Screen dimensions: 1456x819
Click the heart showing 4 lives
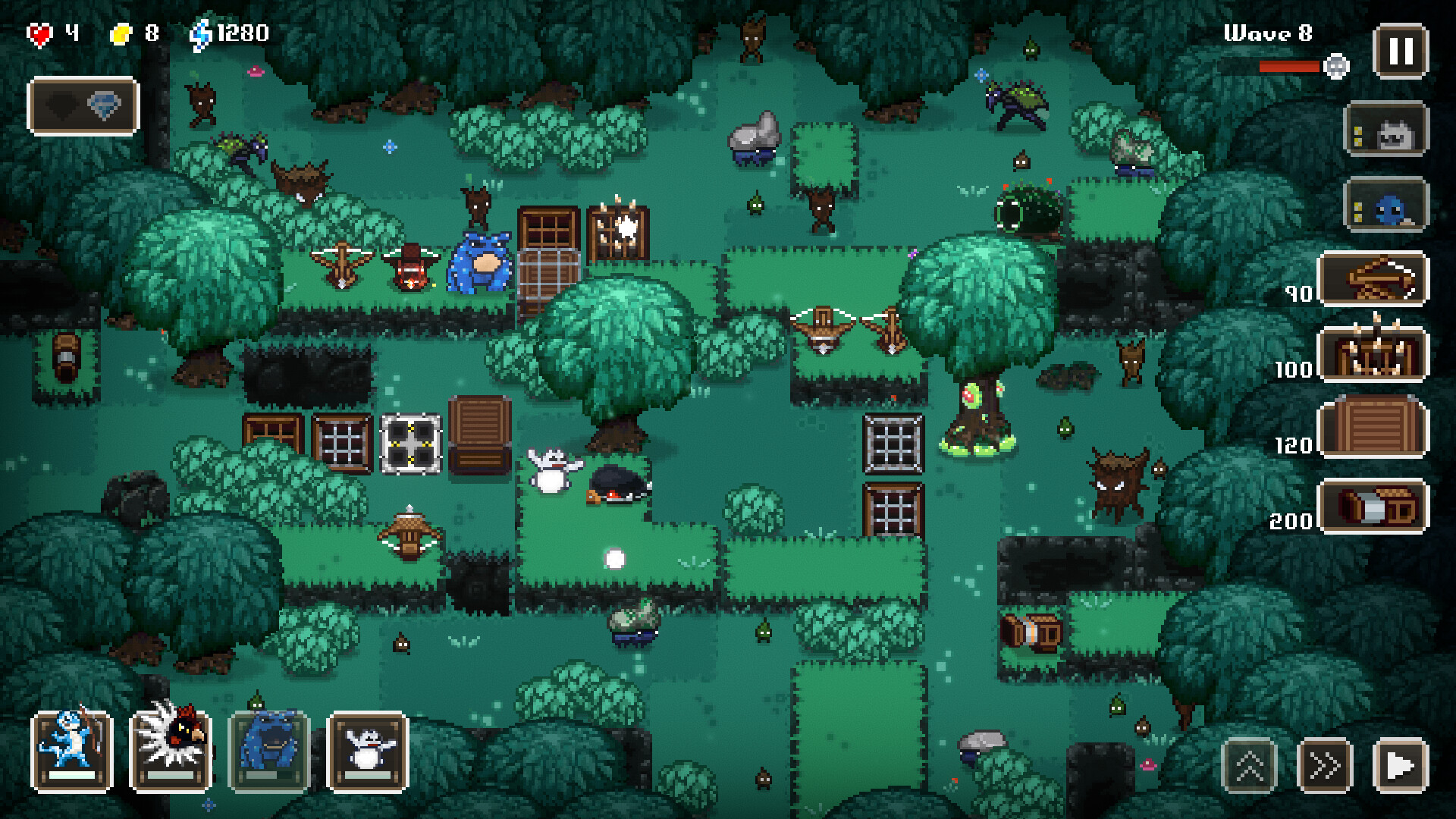click(42, 32)
